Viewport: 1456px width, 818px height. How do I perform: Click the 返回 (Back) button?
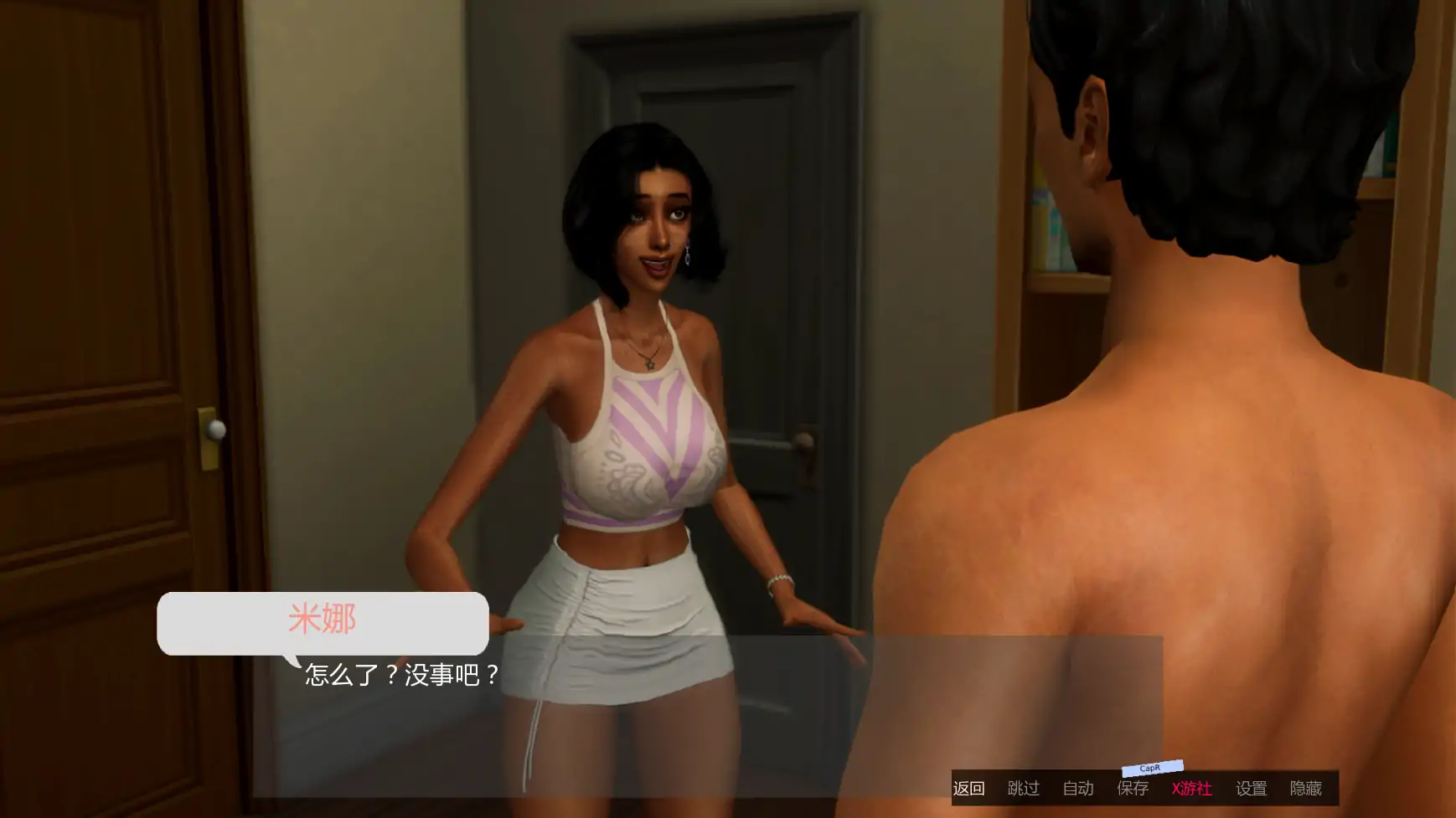[x=968, y=789]
